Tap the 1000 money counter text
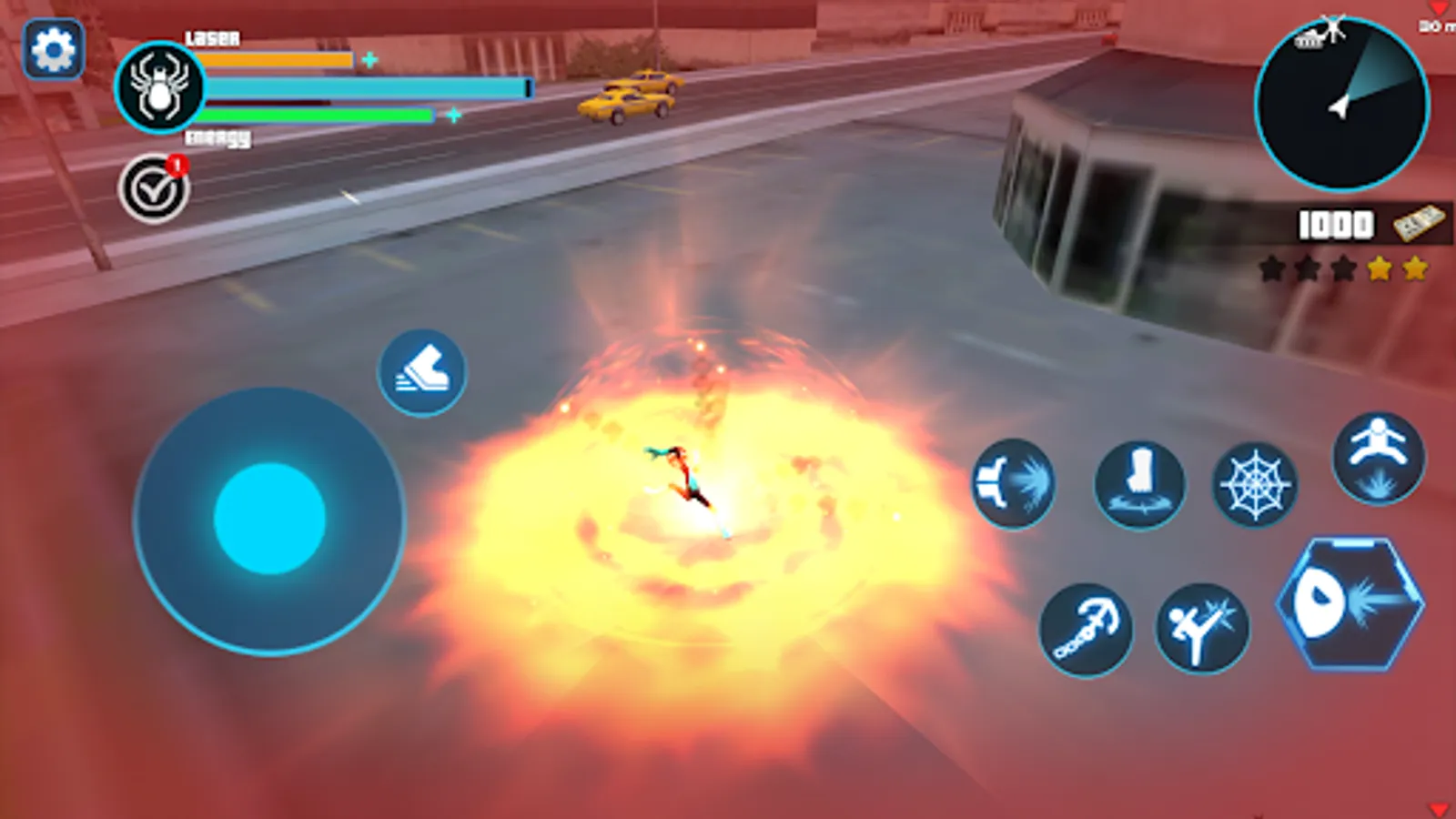 (x=1333, y=224)
